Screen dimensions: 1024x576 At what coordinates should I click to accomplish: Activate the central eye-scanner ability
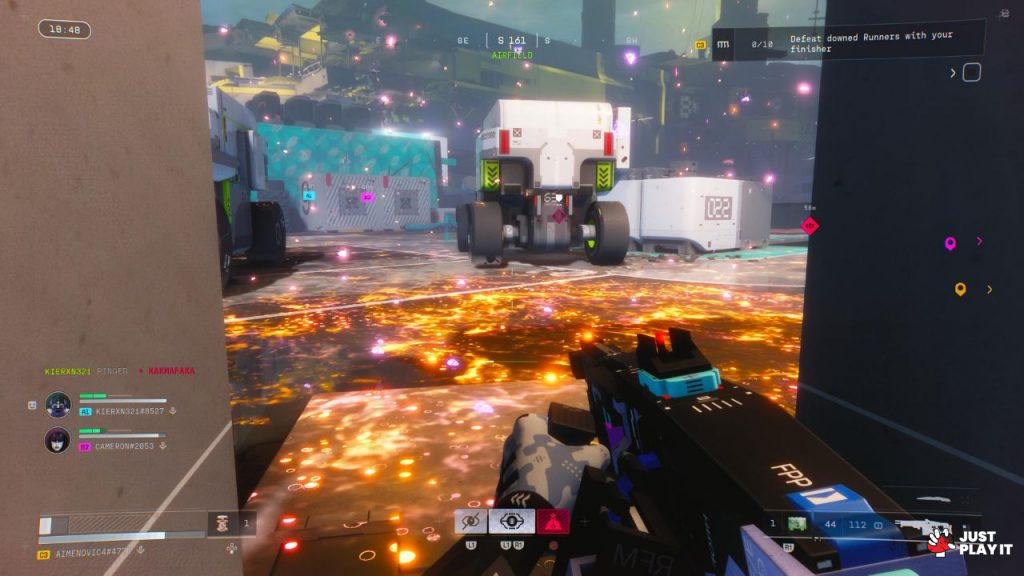[x=511, y=521]
